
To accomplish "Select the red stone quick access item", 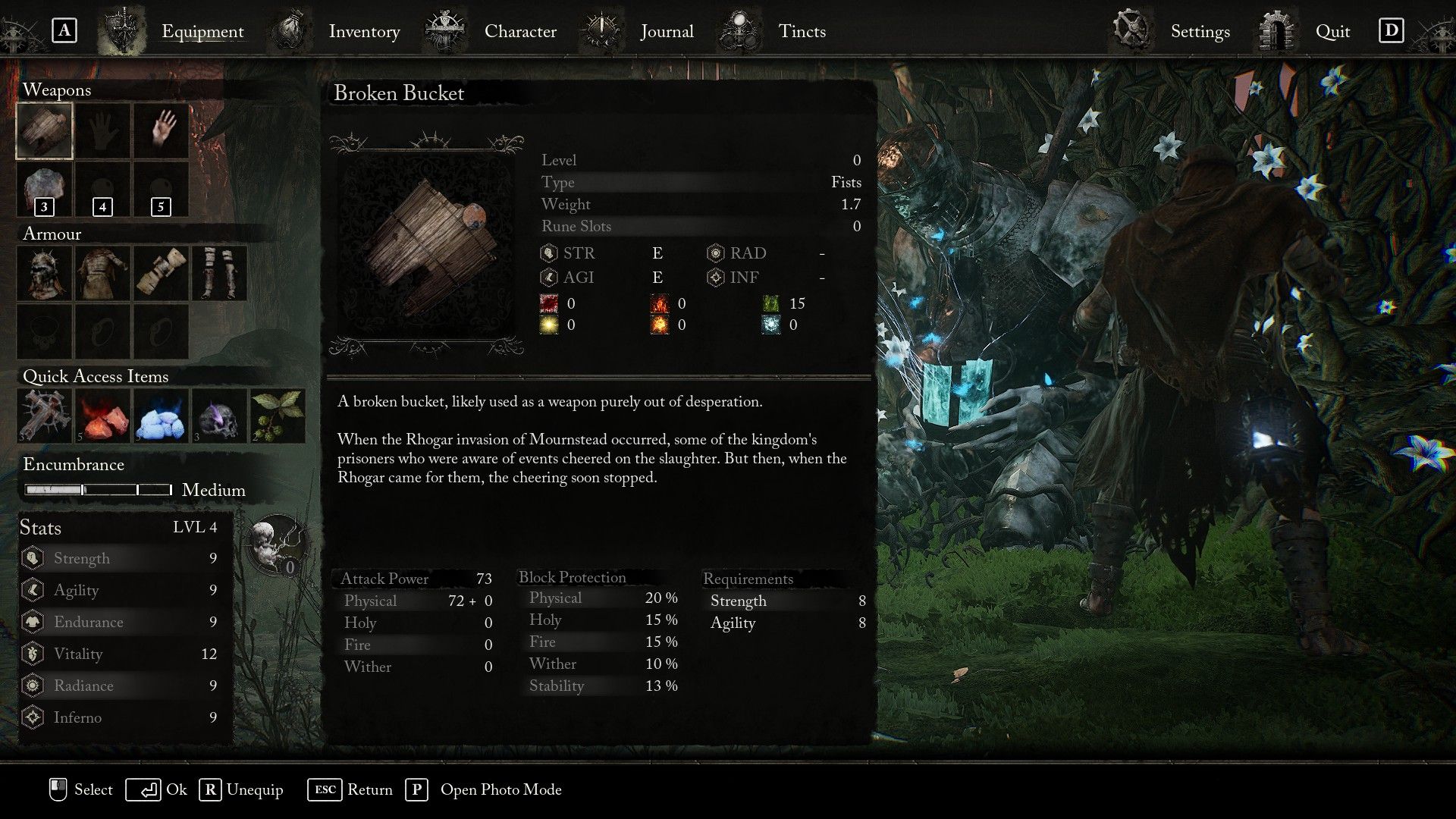I will pyautogui.click(x=101, y=414).
